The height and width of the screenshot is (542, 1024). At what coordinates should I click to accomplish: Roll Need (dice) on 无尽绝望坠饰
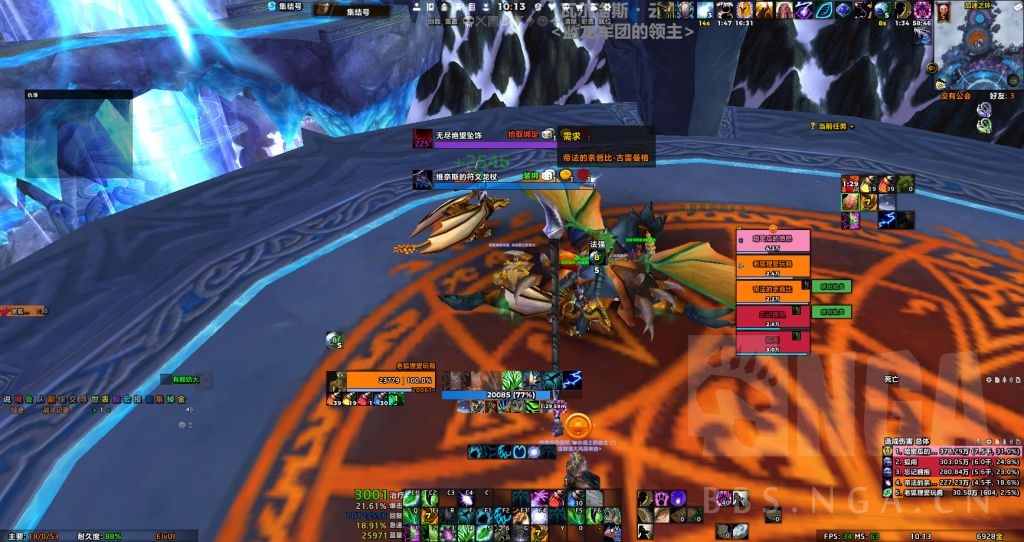(548, 134)
